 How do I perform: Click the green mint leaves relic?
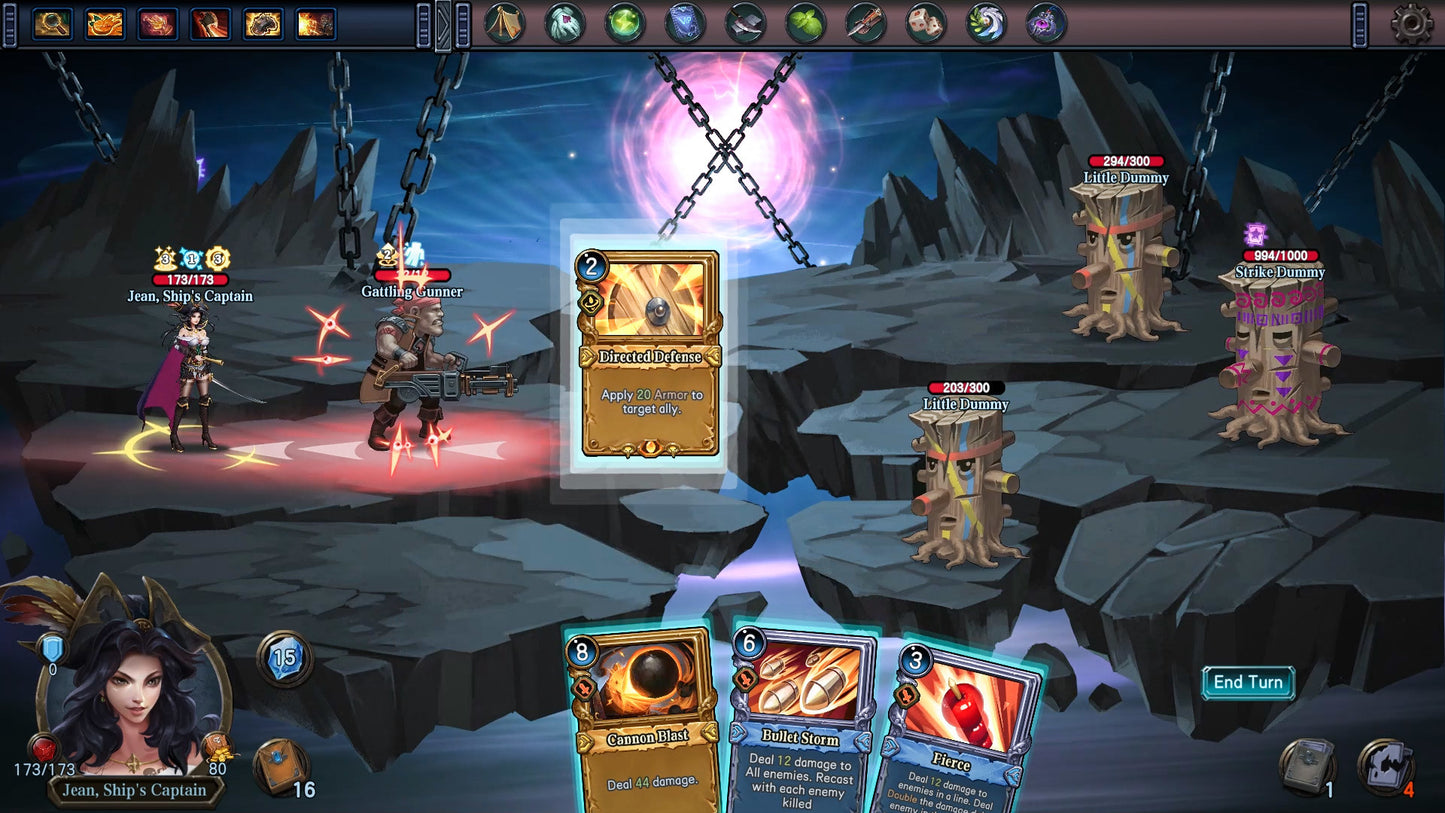[805, 23]
